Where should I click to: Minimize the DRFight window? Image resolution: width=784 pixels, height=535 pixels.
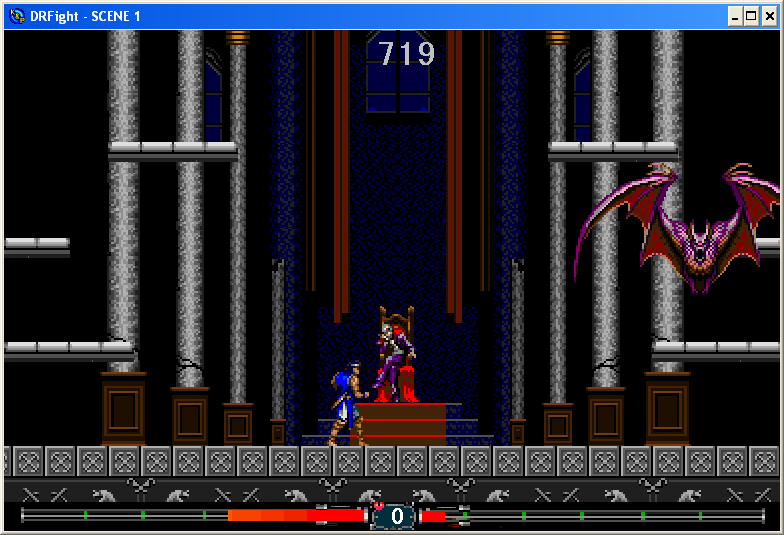pyautogui.click(x=735, y=16)
